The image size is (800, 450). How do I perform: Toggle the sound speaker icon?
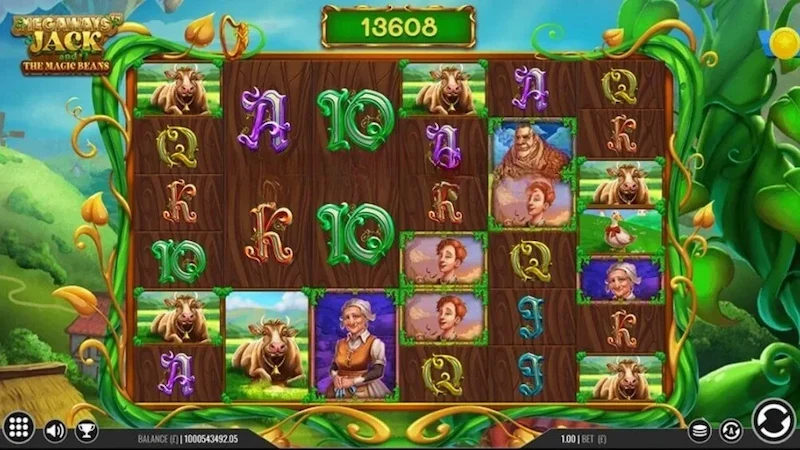coord(55,431)
